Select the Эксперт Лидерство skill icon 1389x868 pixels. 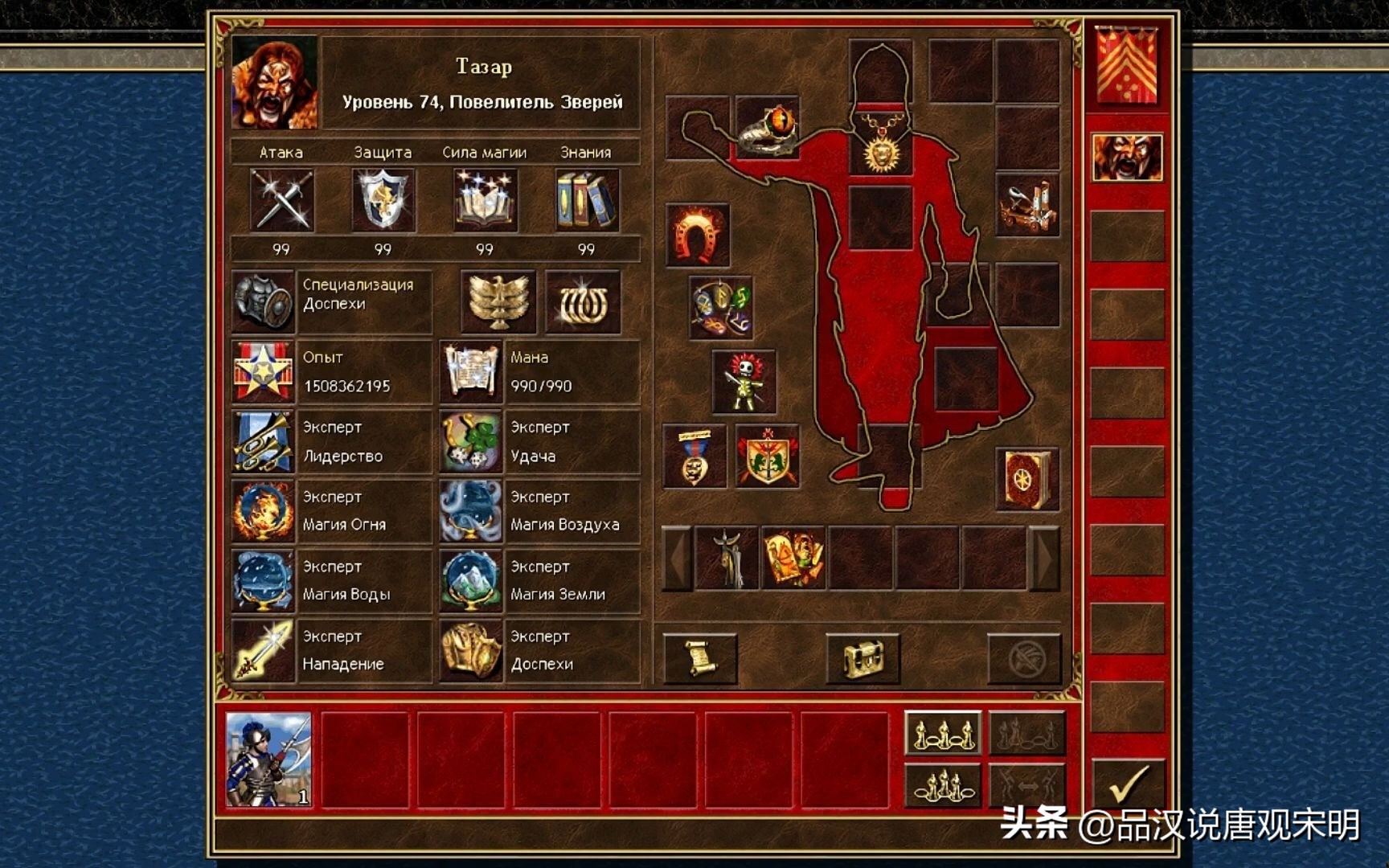pos(263,440)
